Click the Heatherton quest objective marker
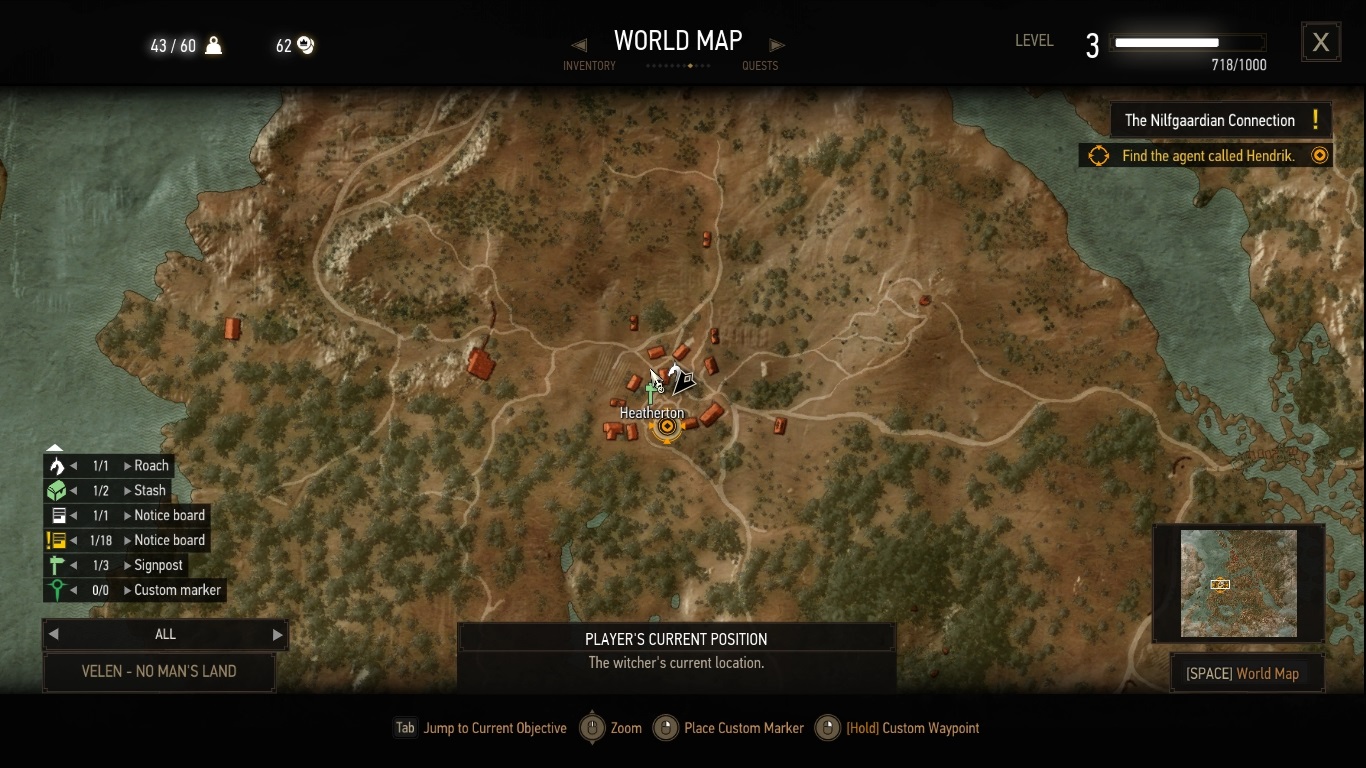1366x768 pixels. [666, 428]
